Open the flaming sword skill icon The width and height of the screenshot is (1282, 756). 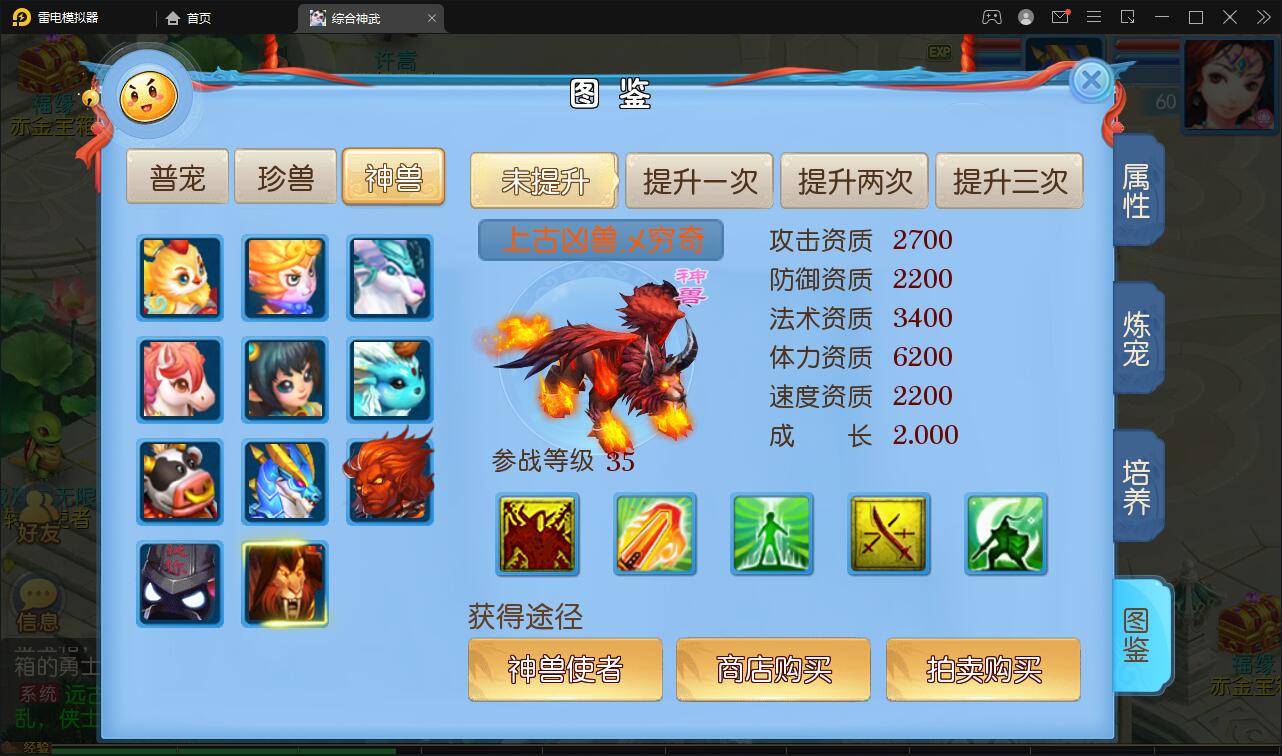point(654,534)
